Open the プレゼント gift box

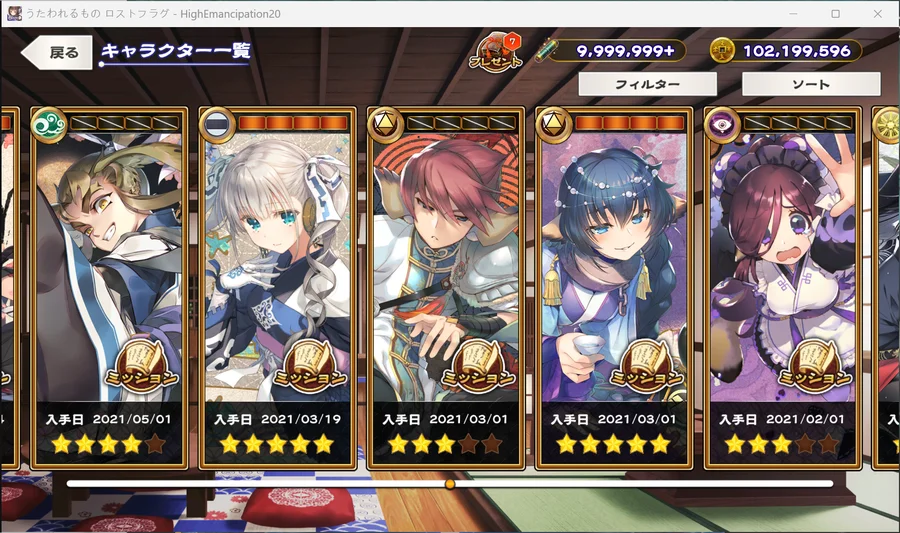(495, 53)
